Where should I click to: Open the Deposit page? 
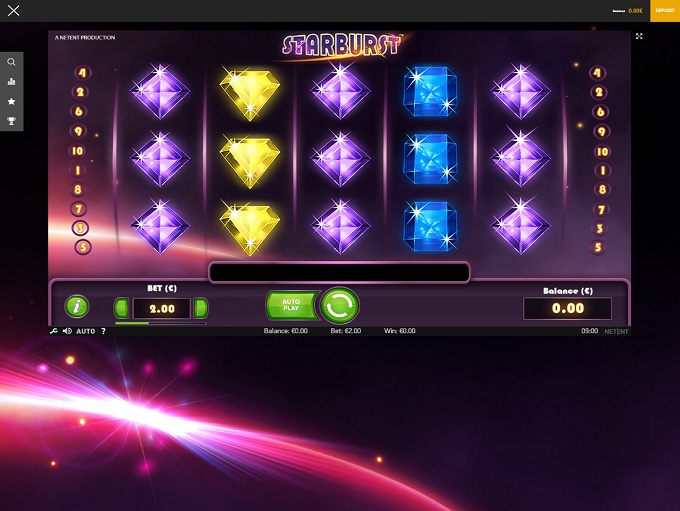665,11
